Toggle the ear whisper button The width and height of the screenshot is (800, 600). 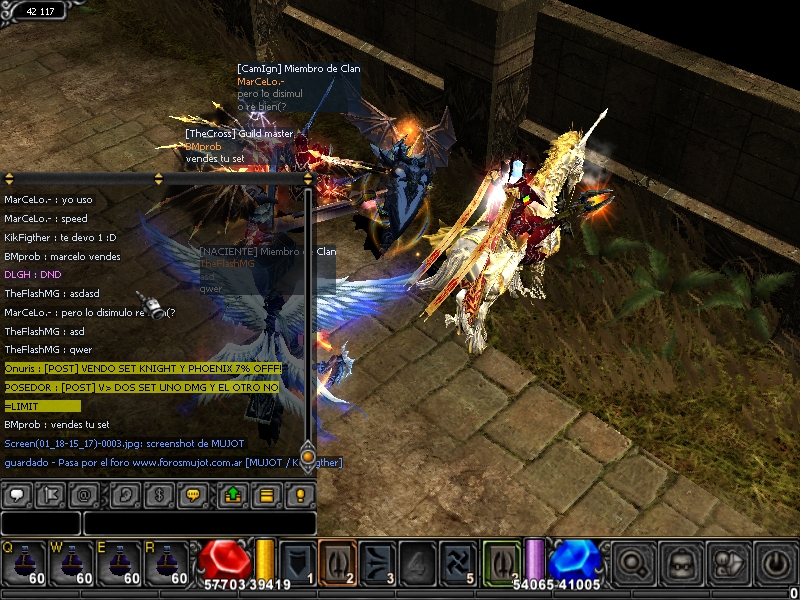tap(124, 494)
